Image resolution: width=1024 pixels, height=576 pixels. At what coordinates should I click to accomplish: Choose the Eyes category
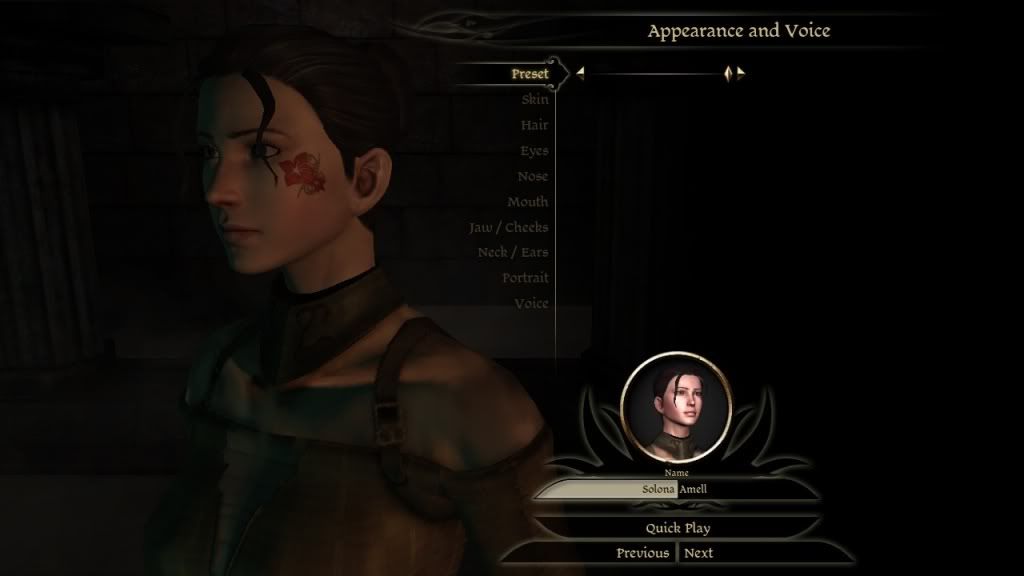(534, 151)
